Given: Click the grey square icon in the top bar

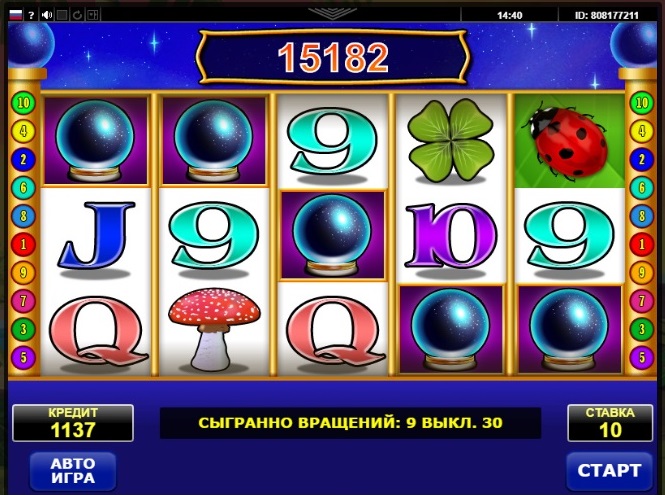Looking at the screenshot, I should point(62,15).
